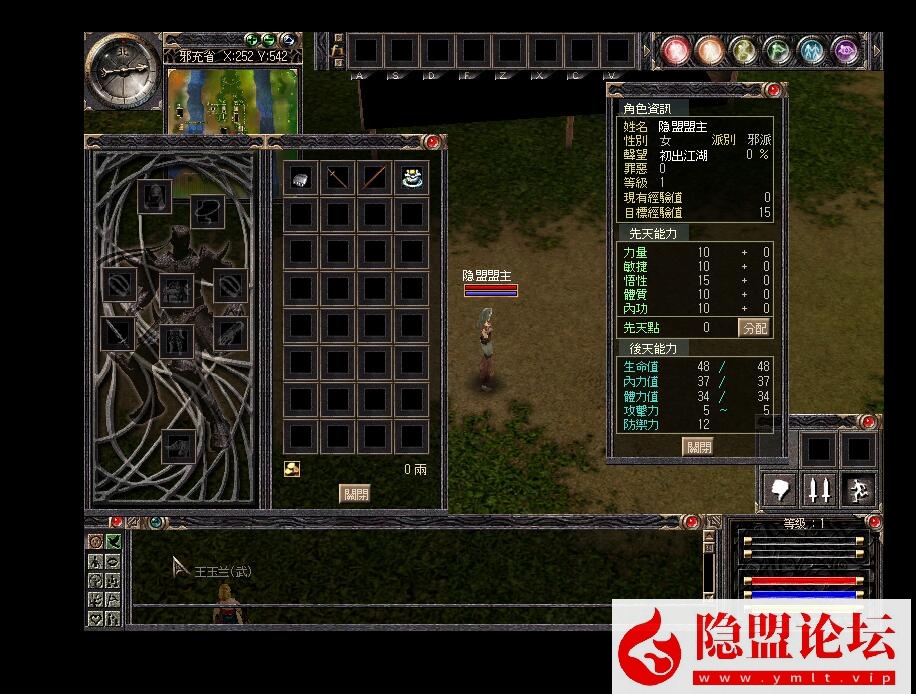The height and width of the screenshot is (694, 916).
Task: Click the helmet equipment slot
Action: pyautogui.click(x=154, y=196)
